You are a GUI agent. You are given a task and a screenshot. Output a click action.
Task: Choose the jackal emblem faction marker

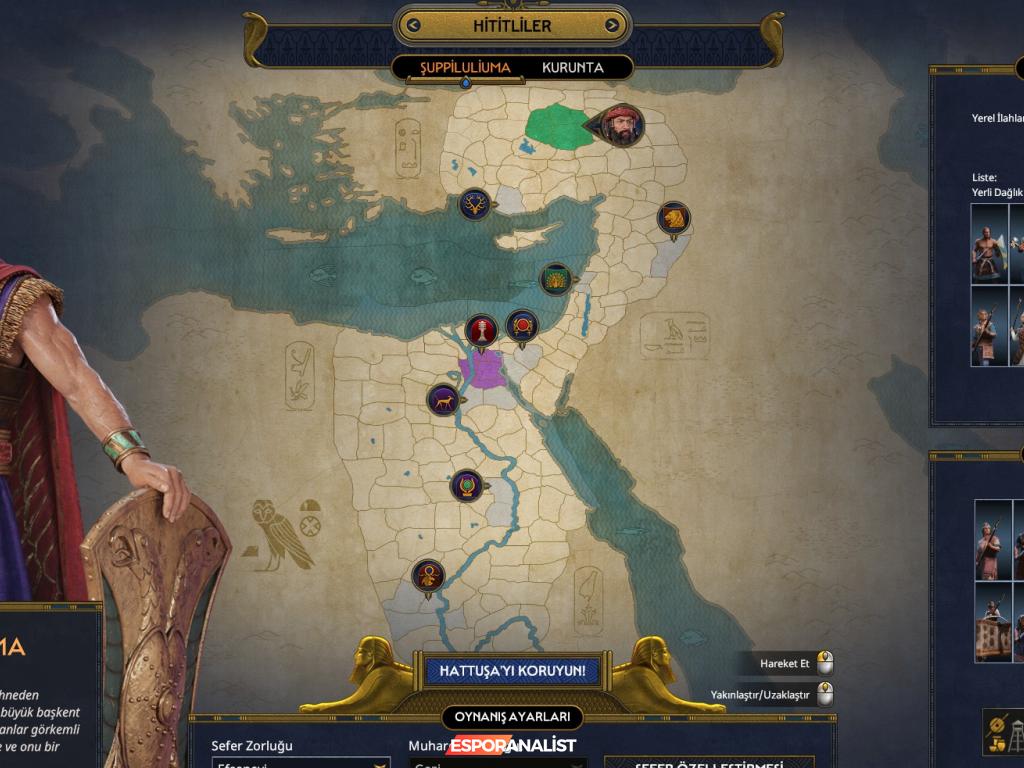443,400
